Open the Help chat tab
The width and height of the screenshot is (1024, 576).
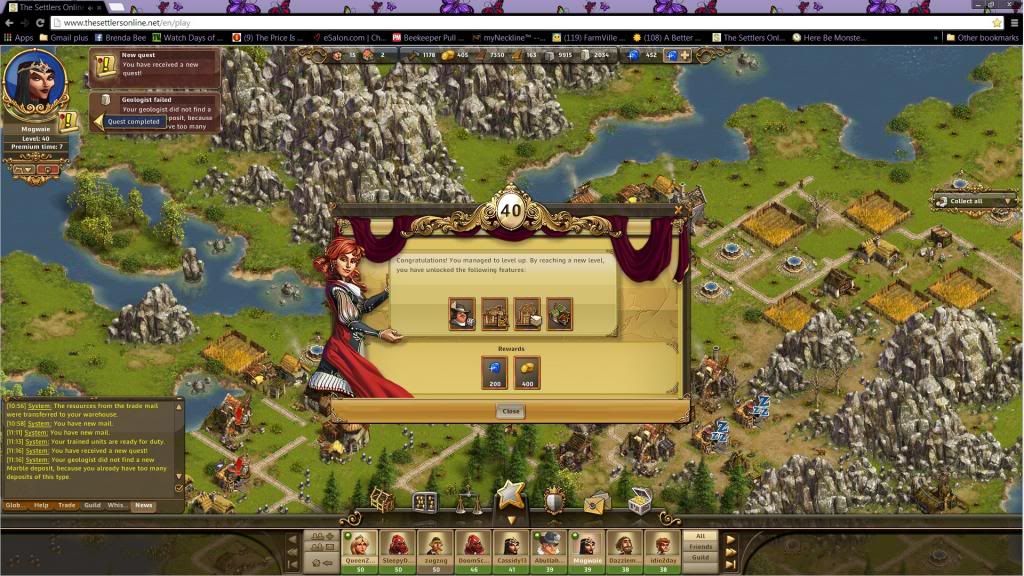click(41, 505)
